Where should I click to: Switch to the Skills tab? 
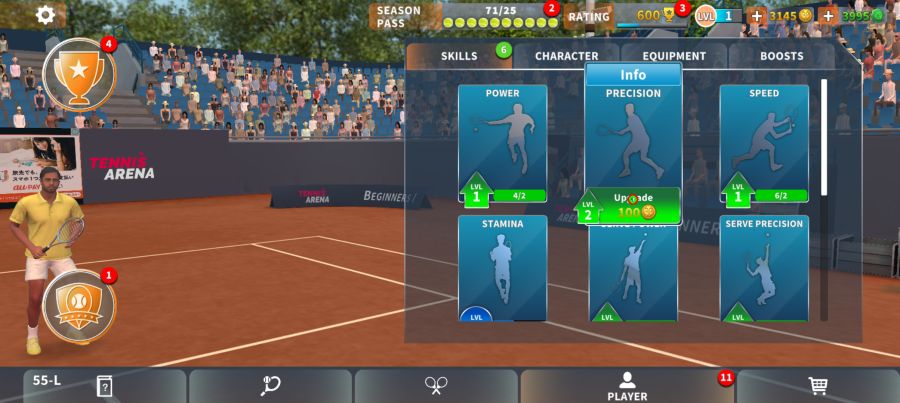[460, 56]
